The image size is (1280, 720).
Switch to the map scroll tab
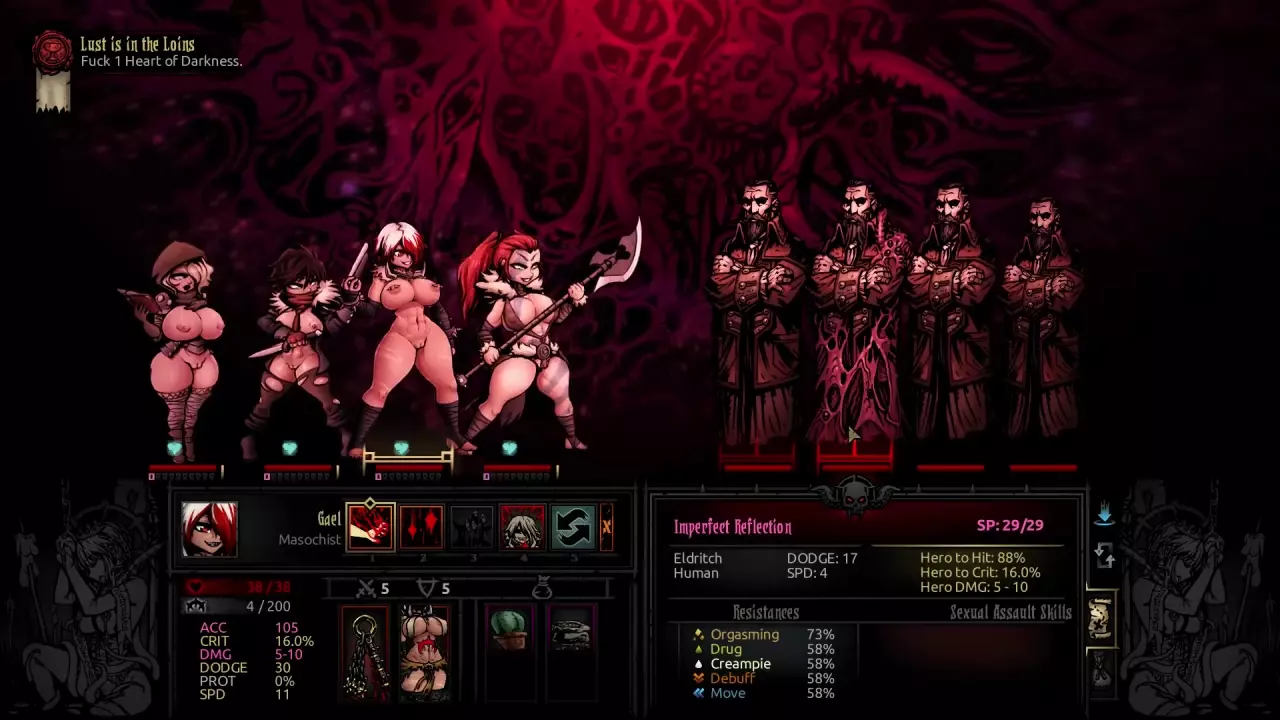point(1101,619)
